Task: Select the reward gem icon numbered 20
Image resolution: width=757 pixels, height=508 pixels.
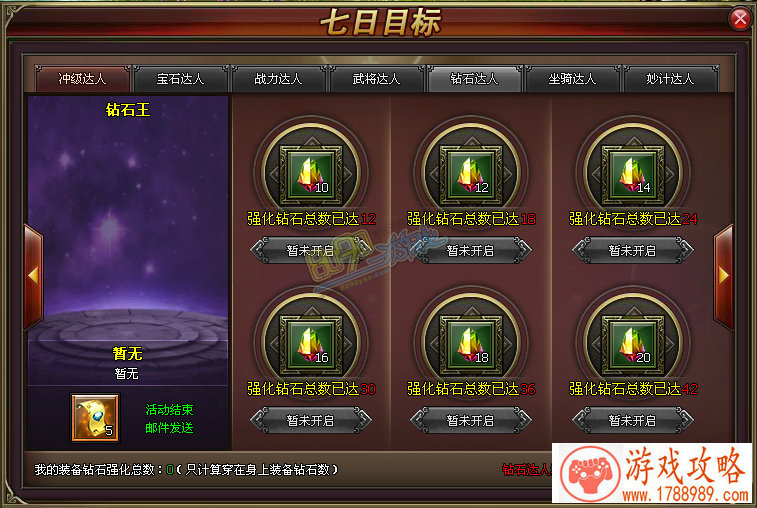Action: coord(630,340)
